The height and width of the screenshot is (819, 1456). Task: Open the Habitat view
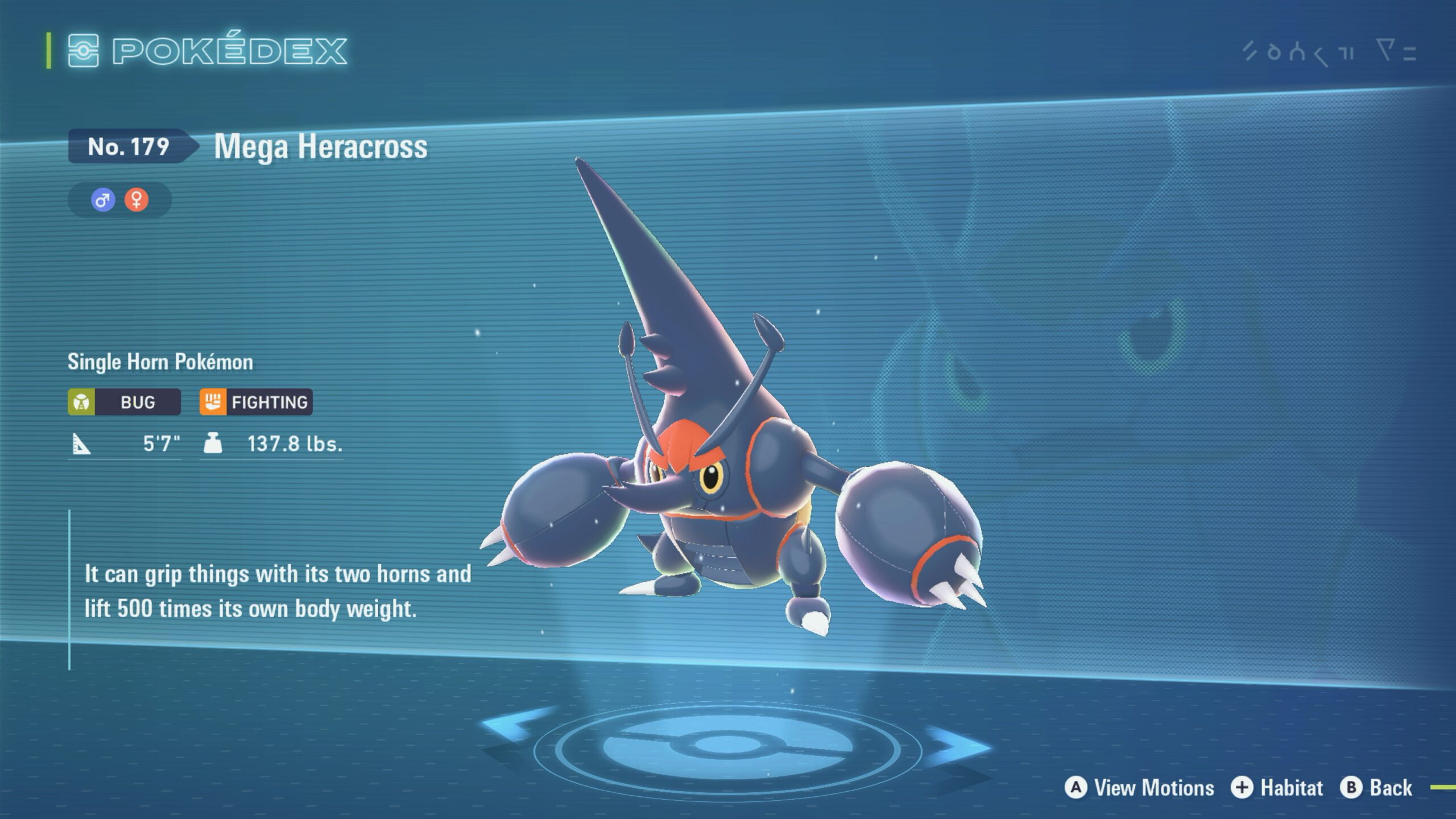point(1277,788)
